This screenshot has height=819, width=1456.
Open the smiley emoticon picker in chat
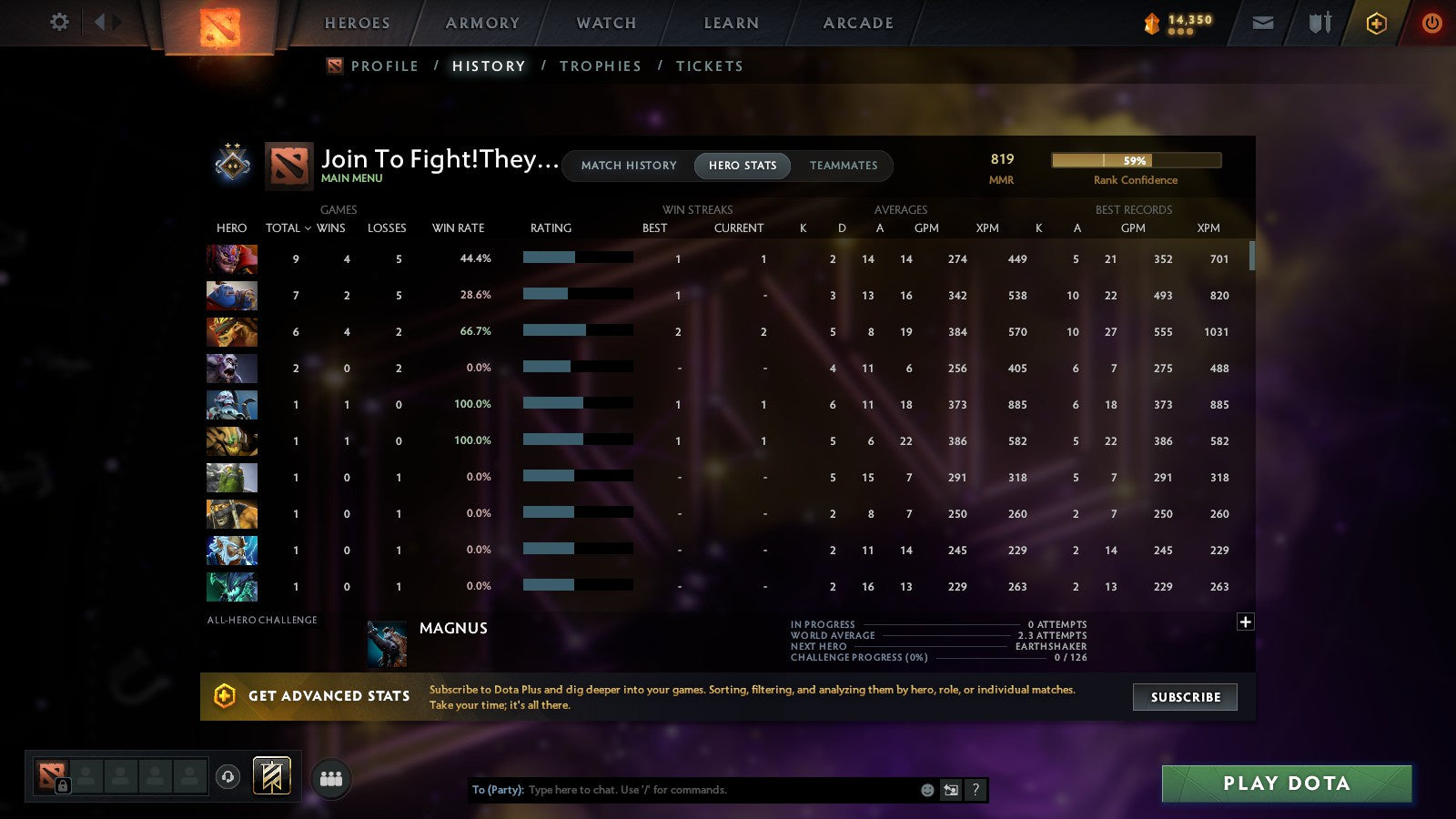927,790
